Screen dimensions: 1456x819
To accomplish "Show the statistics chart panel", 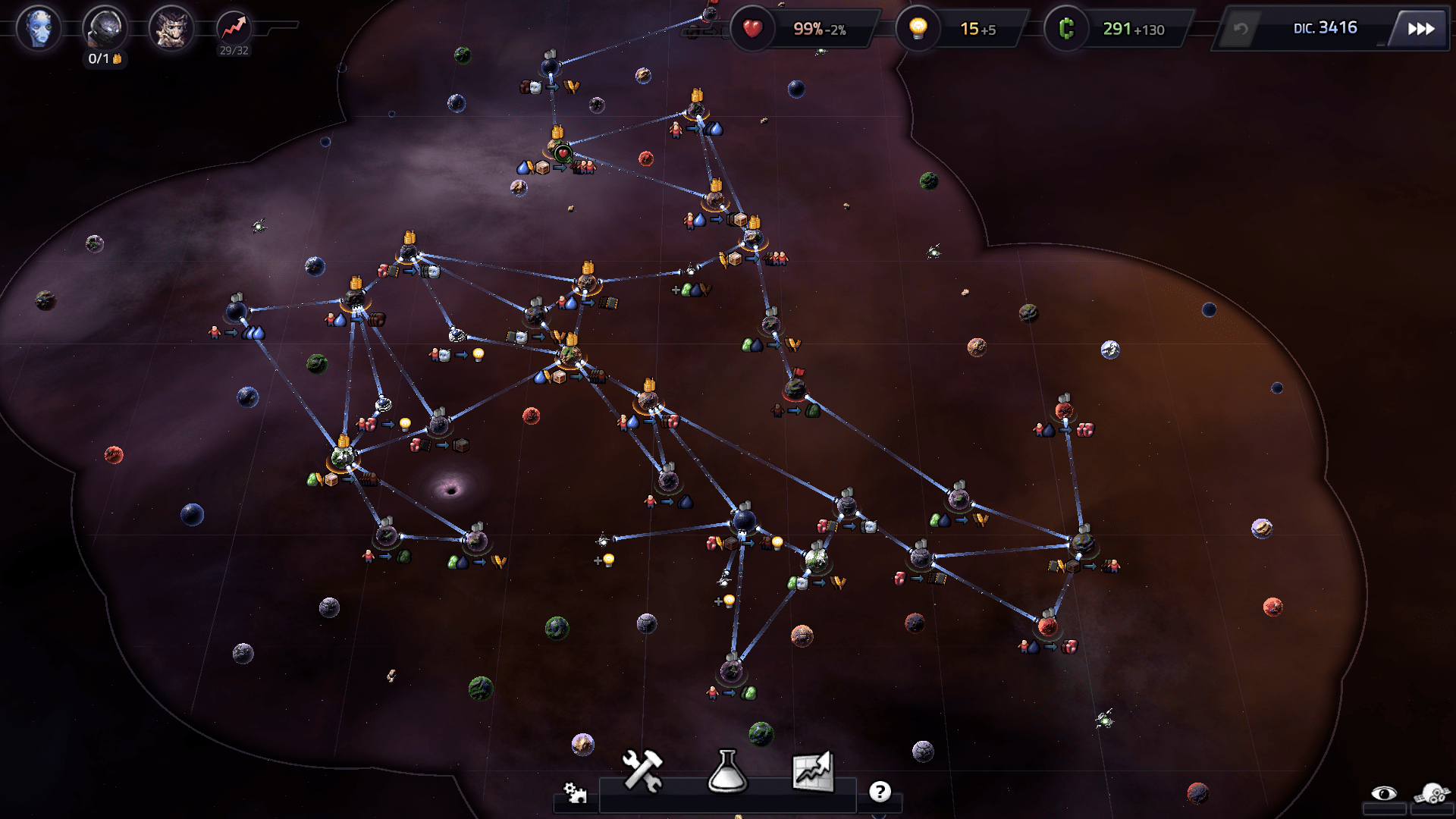I will click(812, 771).
